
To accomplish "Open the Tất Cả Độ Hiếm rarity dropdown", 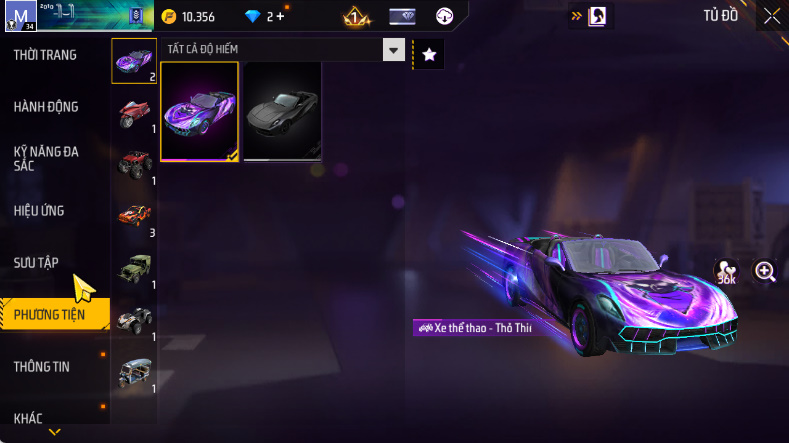I will 394,50.
